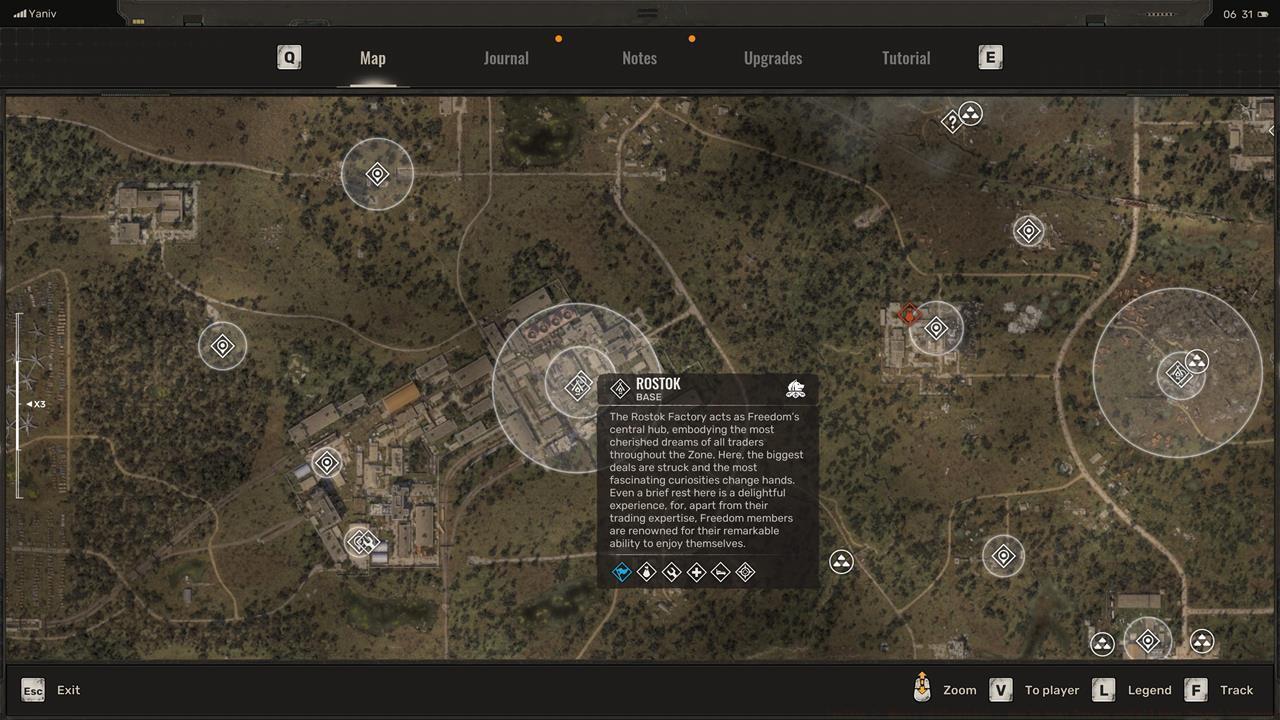This screenshot has height=720, width=1280.
Task: Click the trader services icon in the Rostok panel
Action: tap(646, 572)
